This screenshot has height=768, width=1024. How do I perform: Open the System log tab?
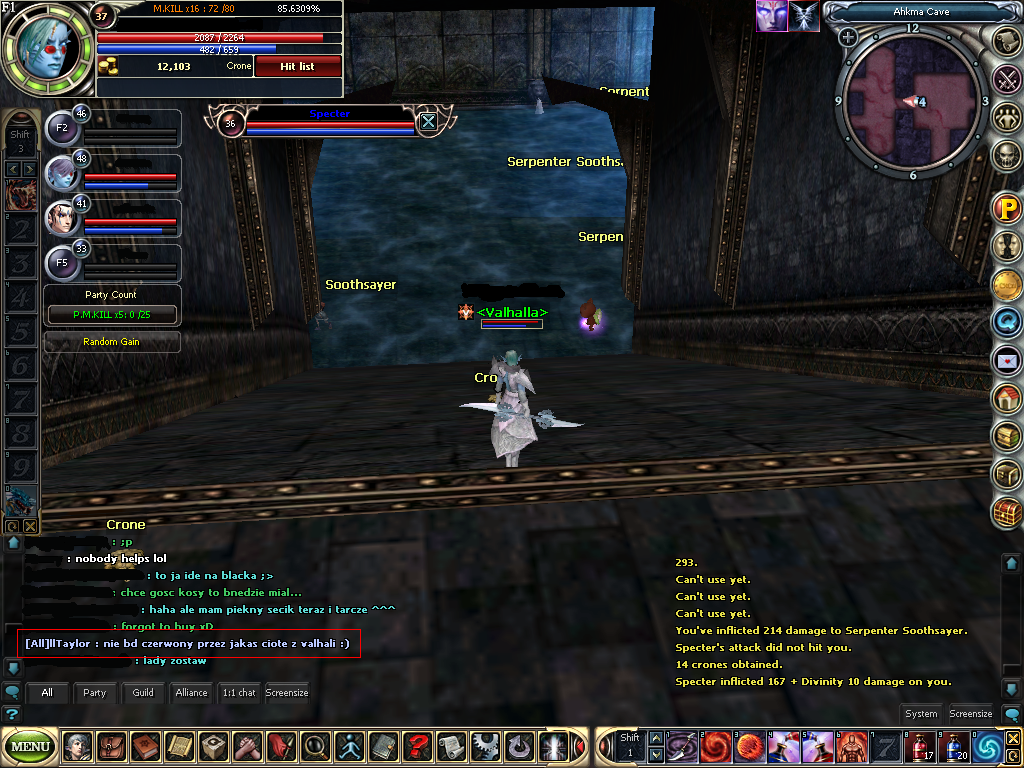click(921, 714)
